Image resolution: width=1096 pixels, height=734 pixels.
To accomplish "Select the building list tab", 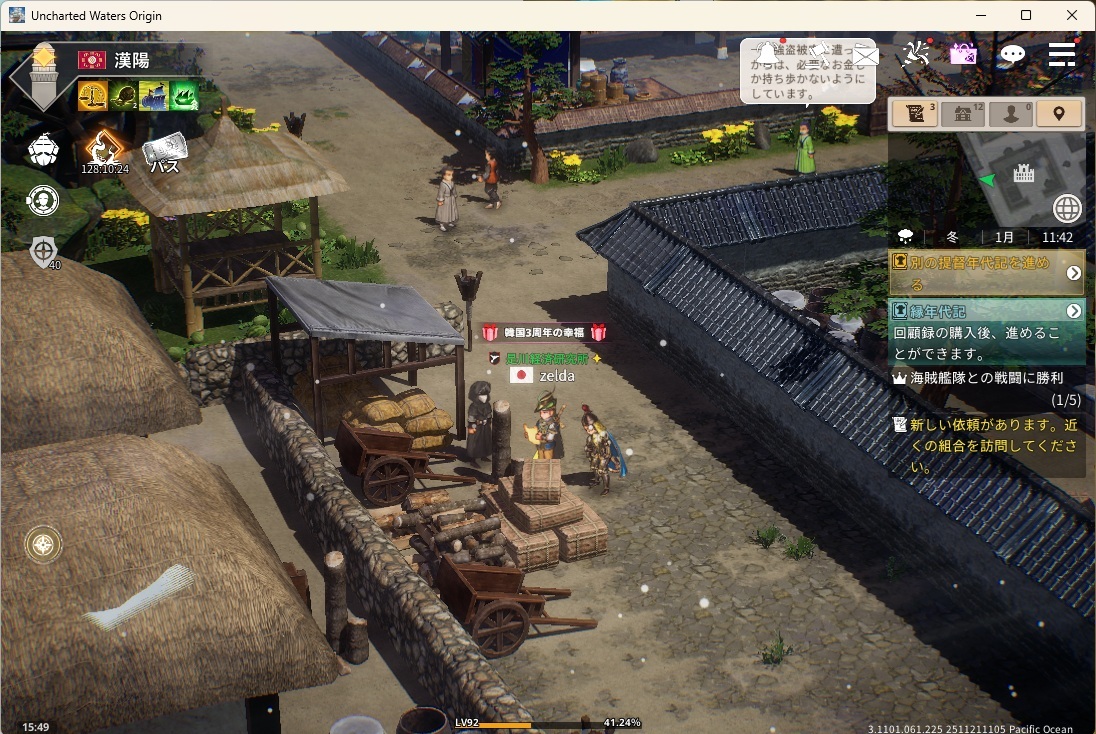I will 963,113.
